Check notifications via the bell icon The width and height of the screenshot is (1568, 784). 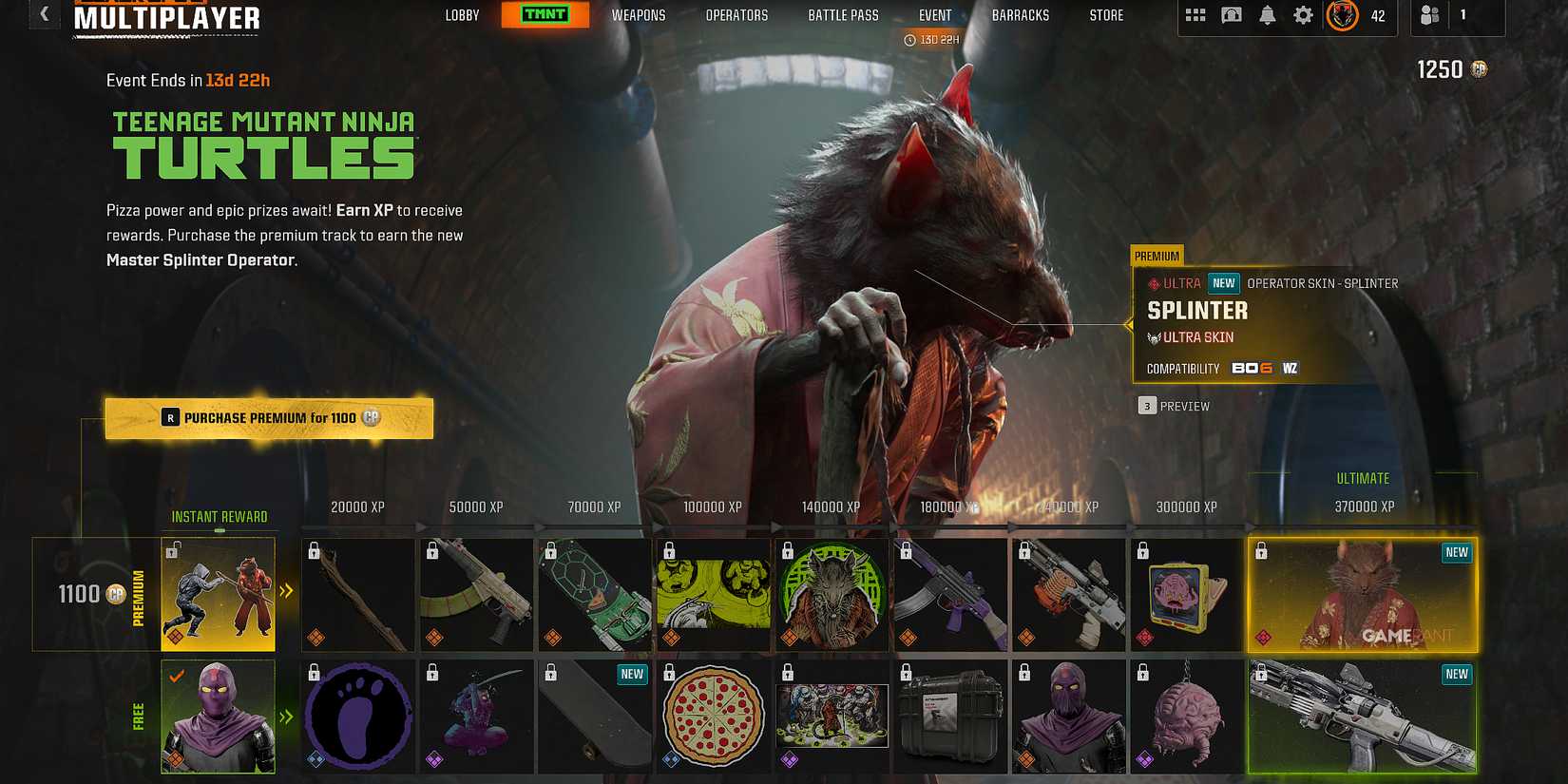point(1267,15)
